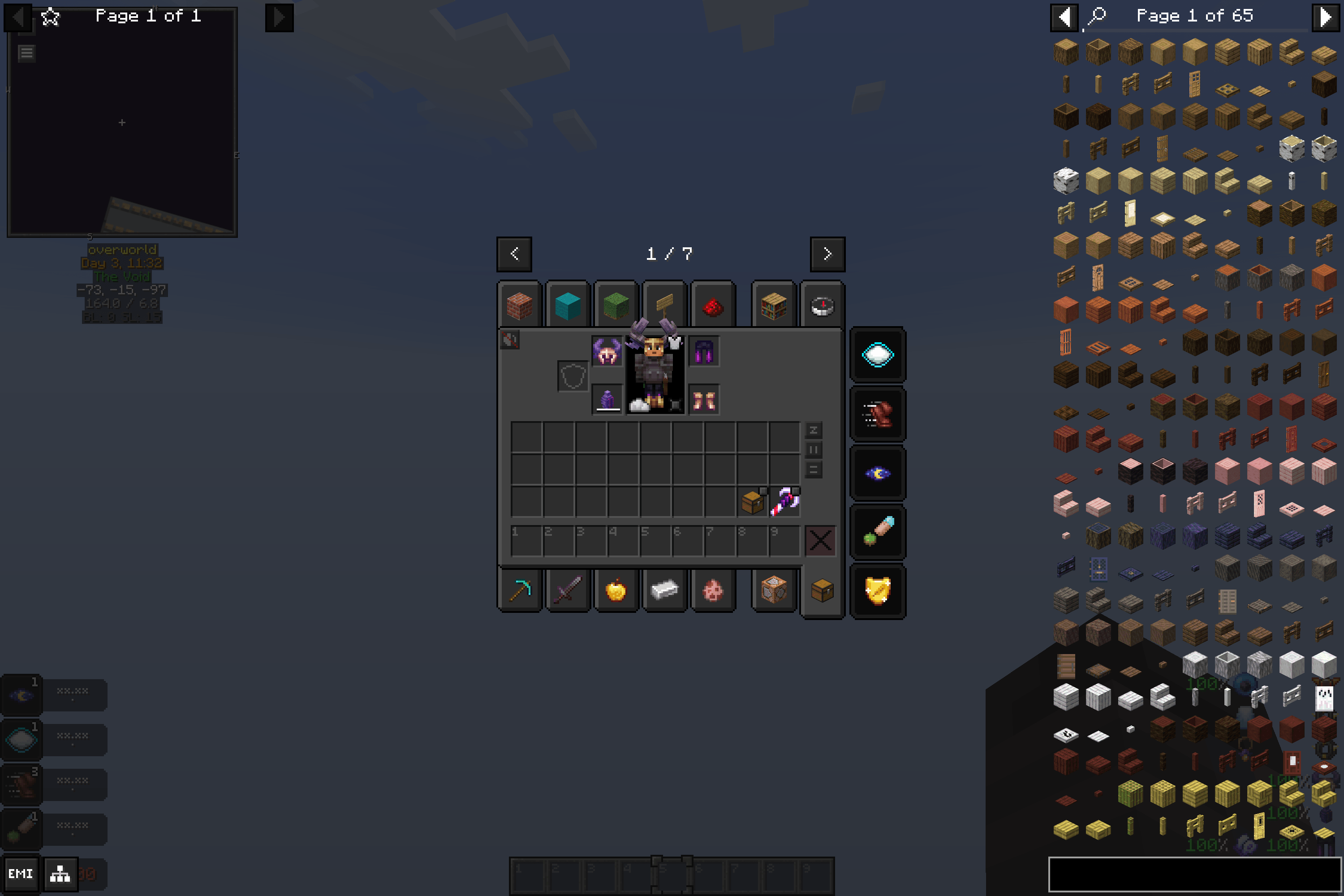Click the left arrow to view previous inventory page
This screenshot has width=1344, height=896.
point(514,254)
